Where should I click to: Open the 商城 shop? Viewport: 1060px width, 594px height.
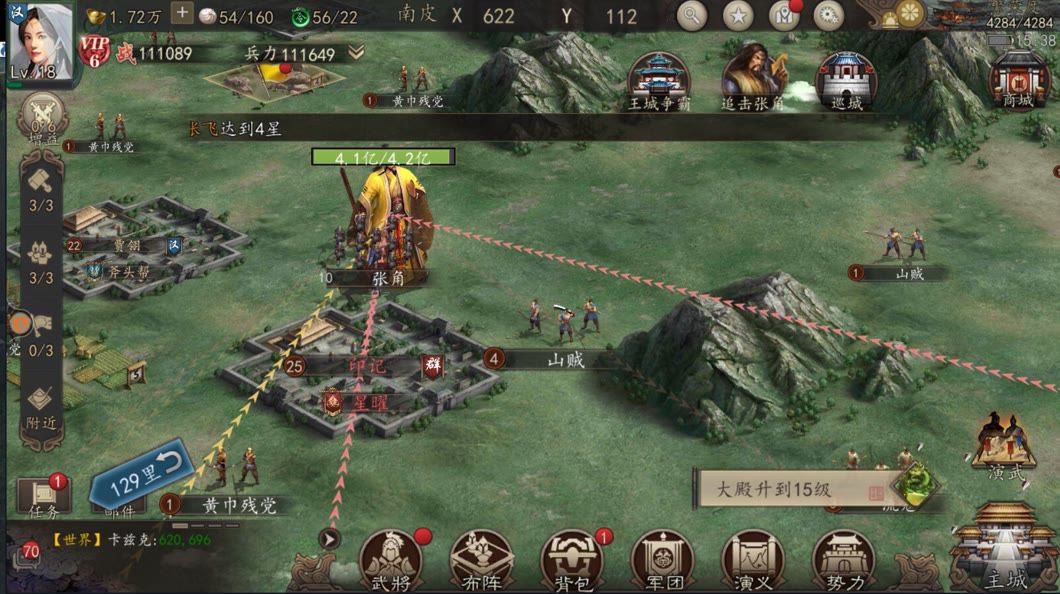point(1019,79)
